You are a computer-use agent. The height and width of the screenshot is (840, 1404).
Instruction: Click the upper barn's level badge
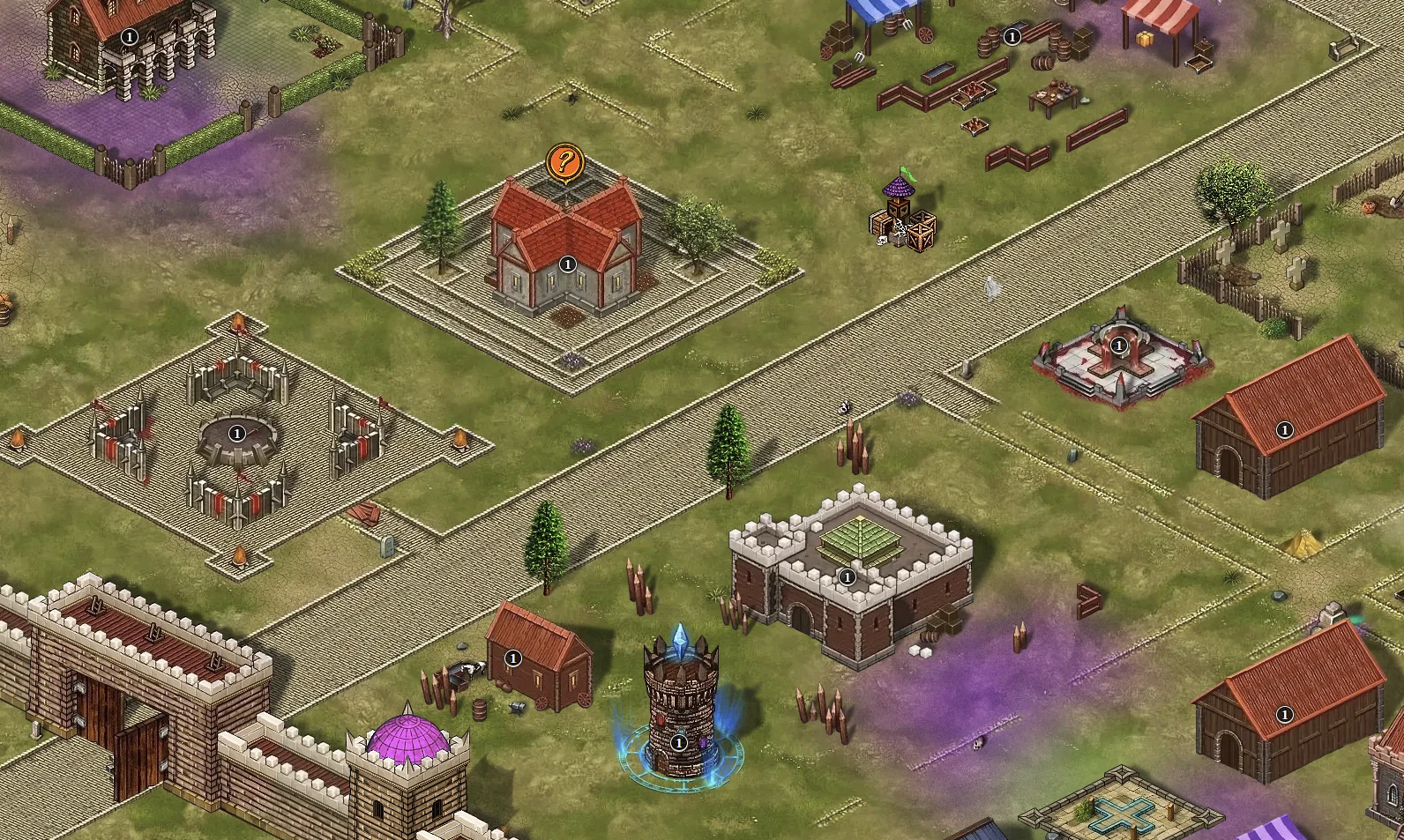pos(1284,430)
